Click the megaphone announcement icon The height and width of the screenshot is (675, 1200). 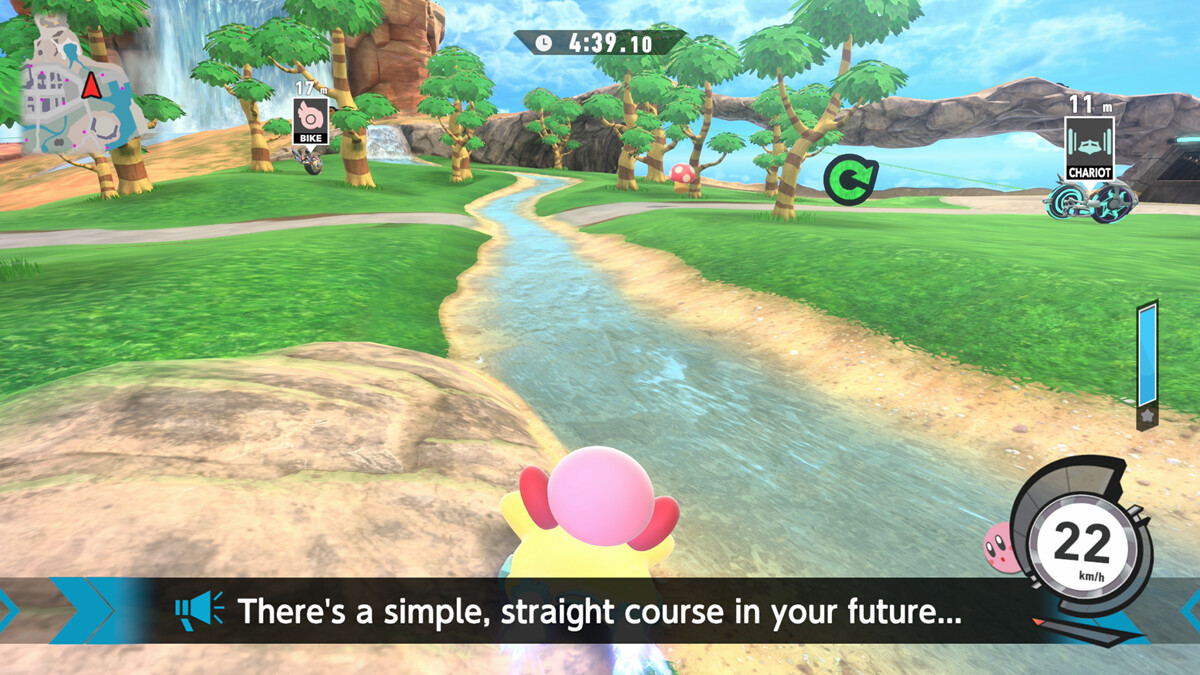(199, 610)
